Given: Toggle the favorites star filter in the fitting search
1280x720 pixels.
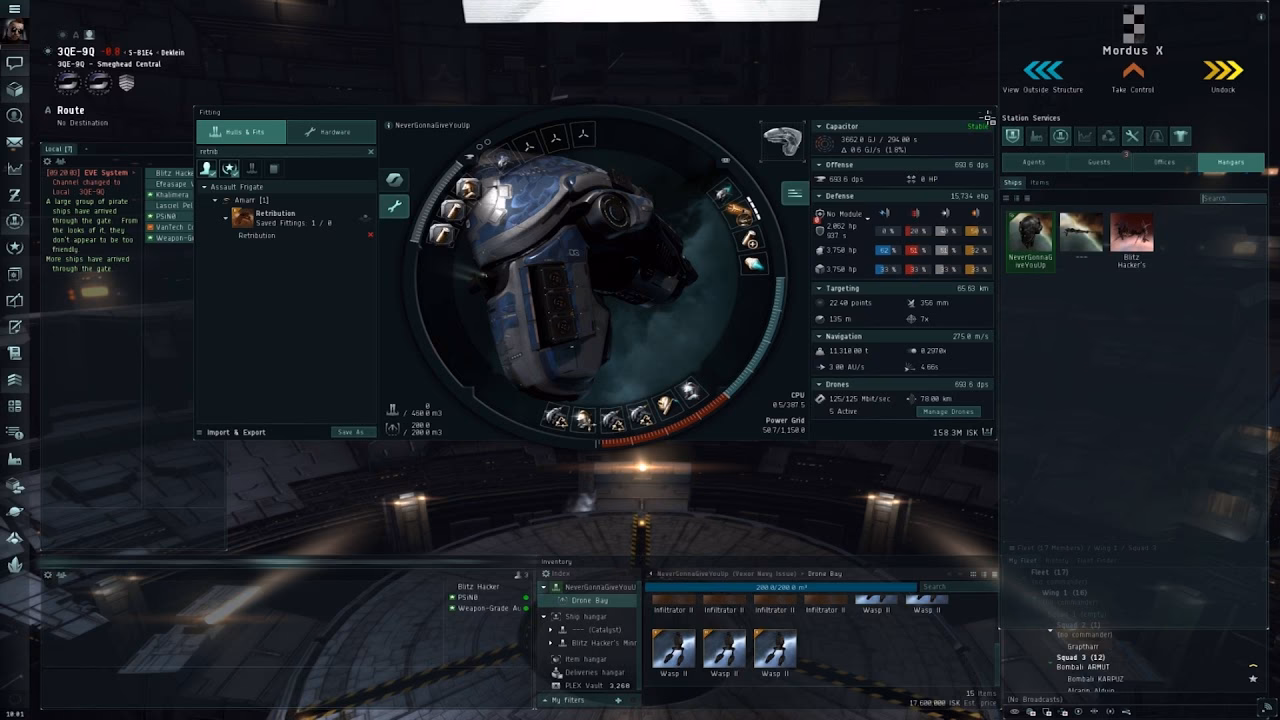Looking at the screenshot, I should [x=229, y=169].
